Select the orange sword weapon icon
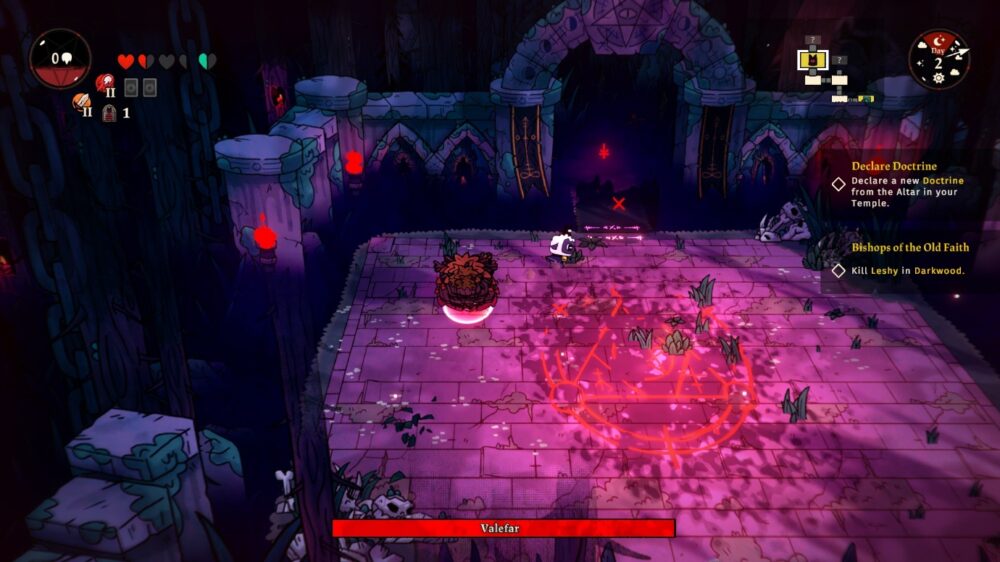 (81, 102)
